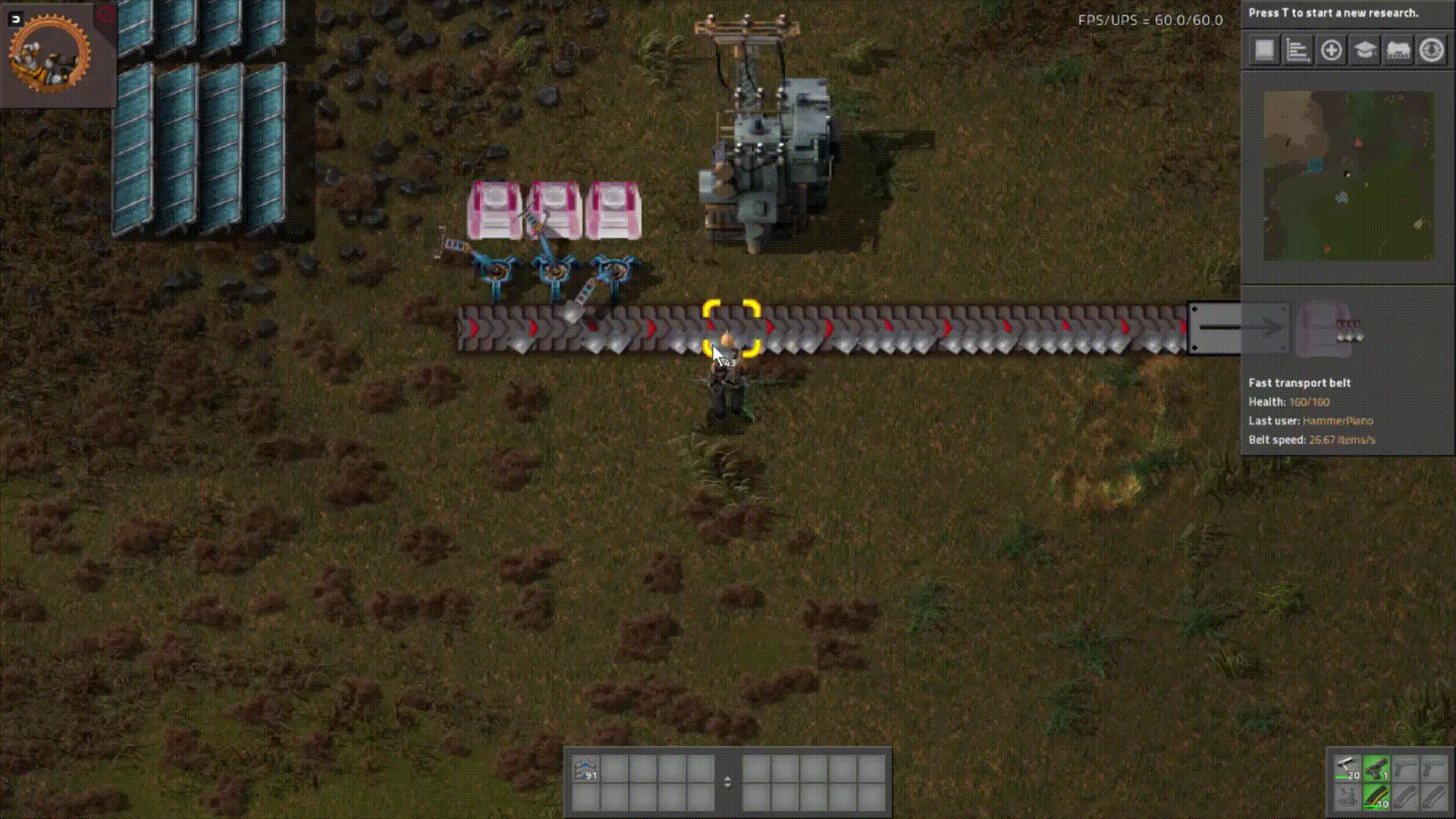The width and height of the screenshot is (1456, 819).
Task: Select the inventory slot holding 91 belts
Action: pos(588,768)
